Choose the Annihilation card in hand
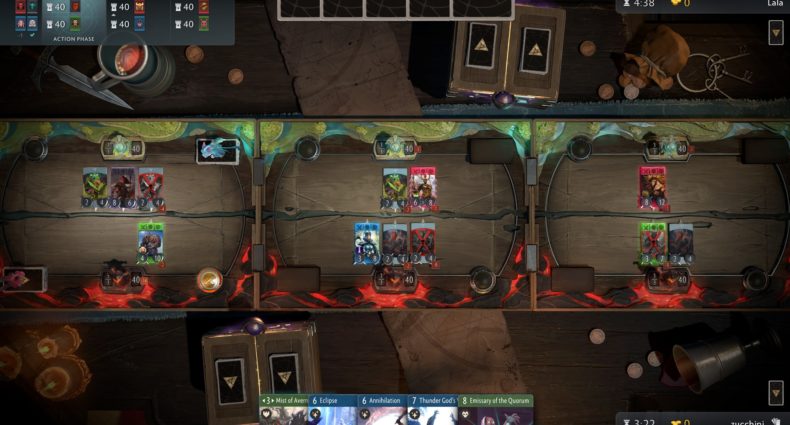Image resolution: width=790 pixels, height=425 pixels. click(x=380, y=411)
